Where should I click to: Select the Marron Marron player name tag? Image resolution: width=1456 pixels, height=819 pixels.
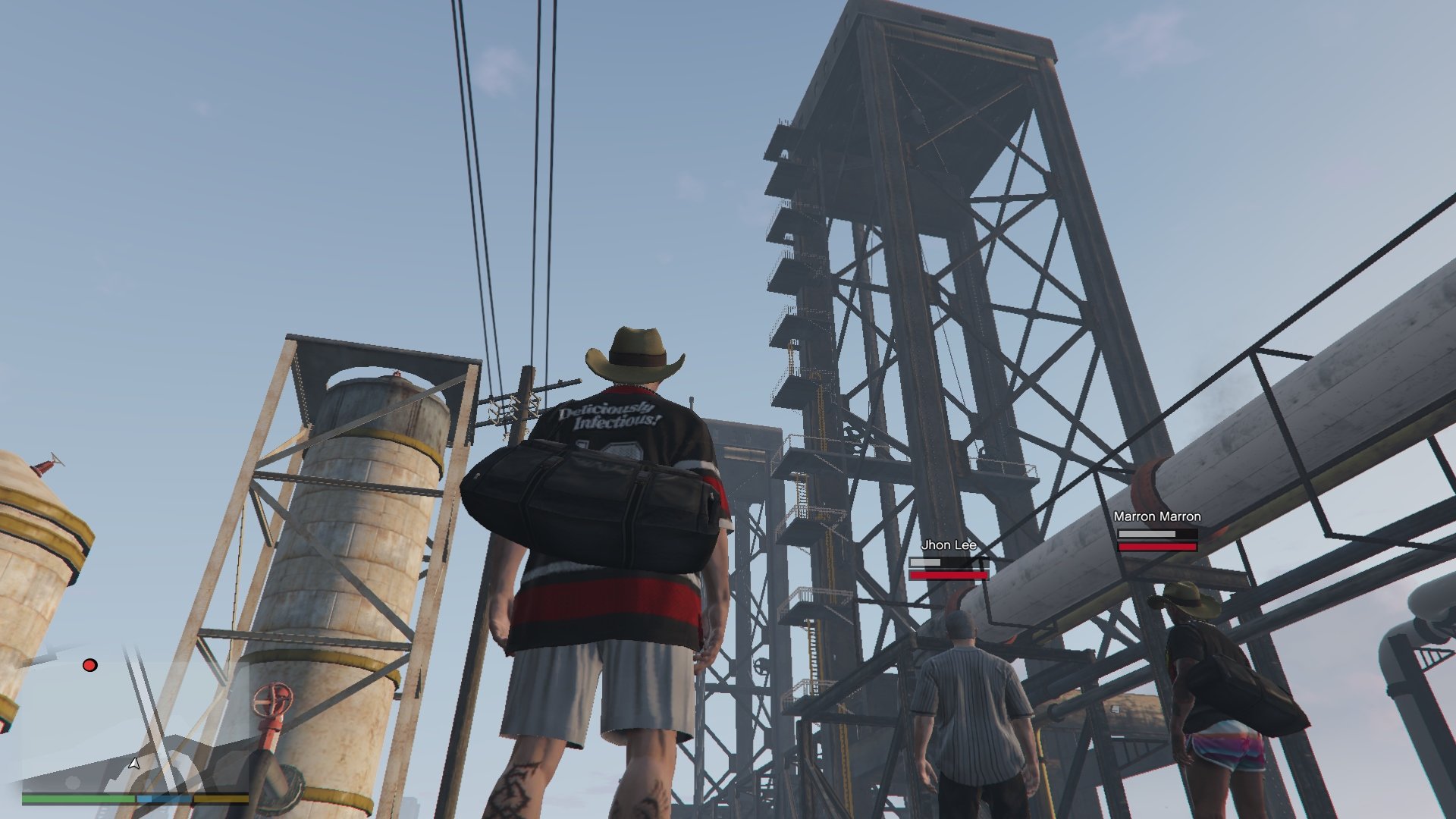(x=1156, y=516)
